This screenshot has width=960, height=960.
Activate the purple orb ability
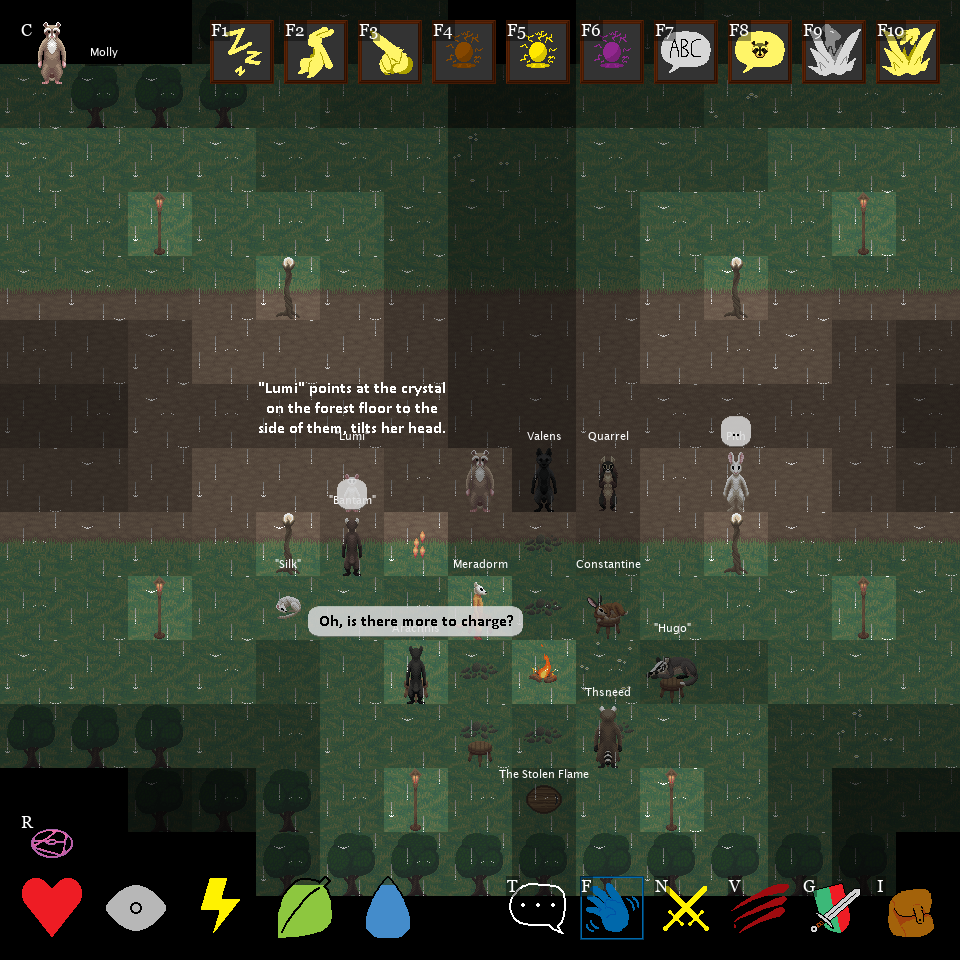pos(611,51)
